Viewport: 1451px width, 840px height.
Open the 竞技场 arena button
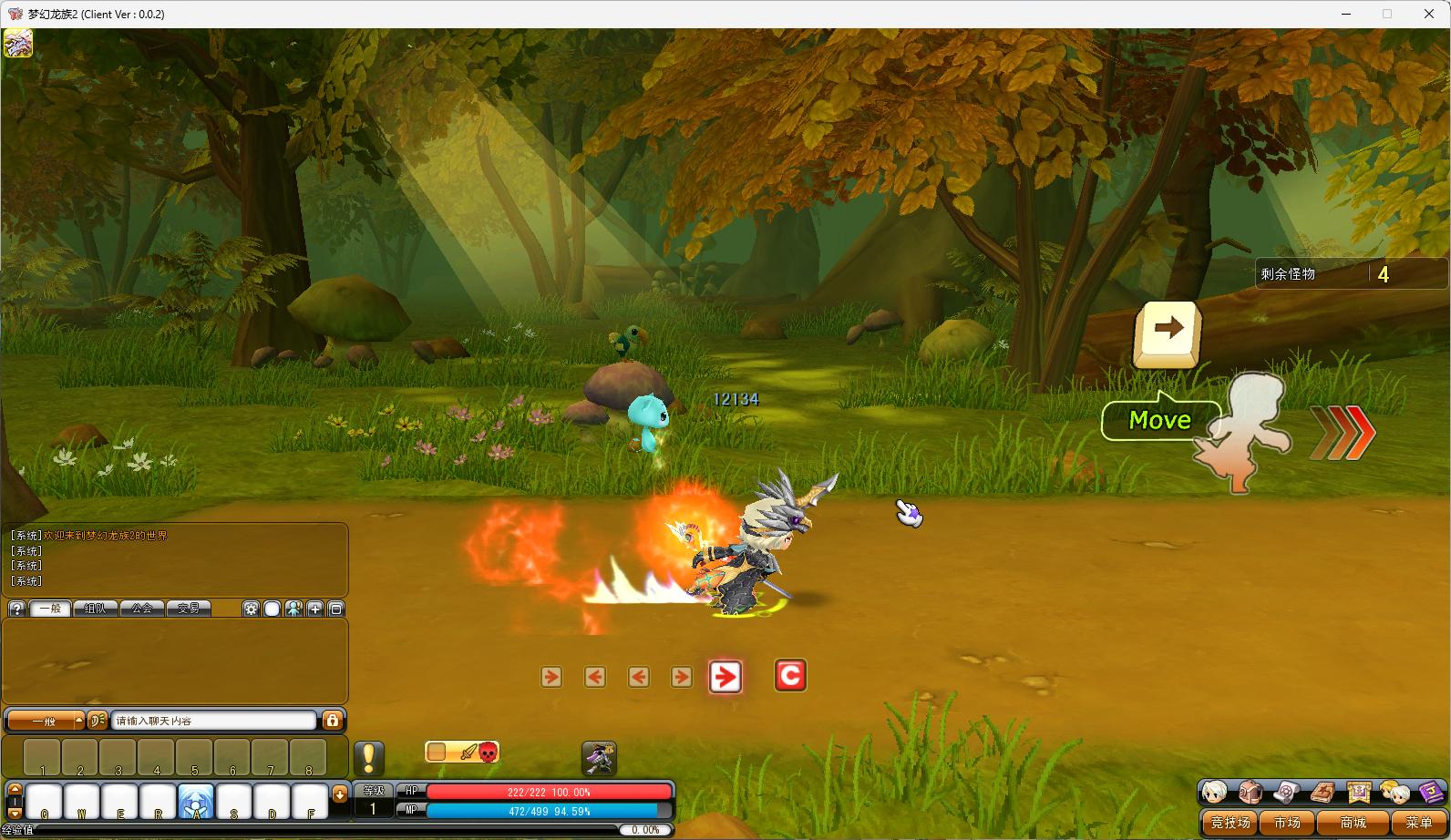tap(1230, 823)
